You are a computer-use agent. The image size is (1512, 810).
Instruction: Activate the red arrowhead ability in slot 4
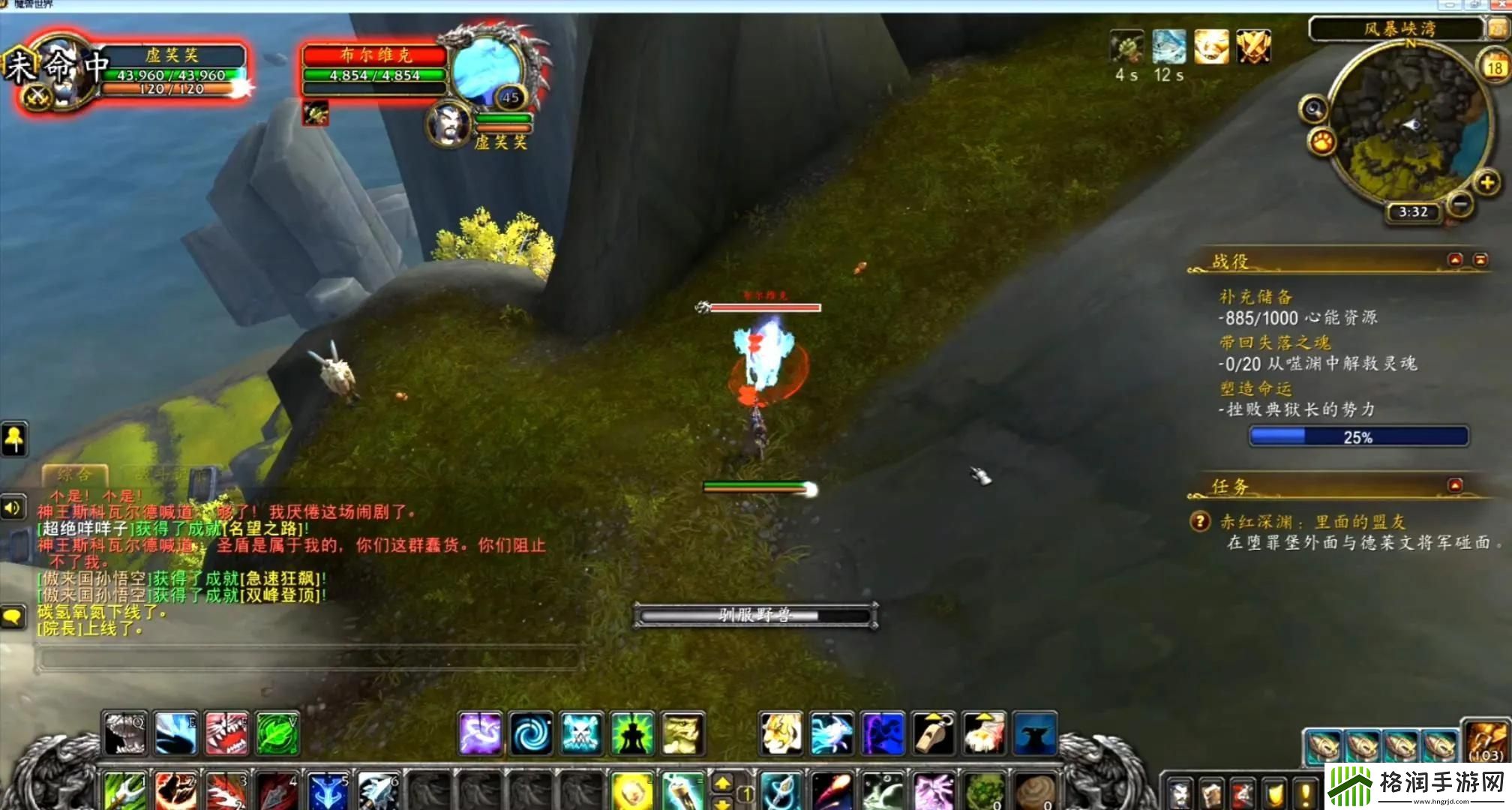[x=277, y=791]
